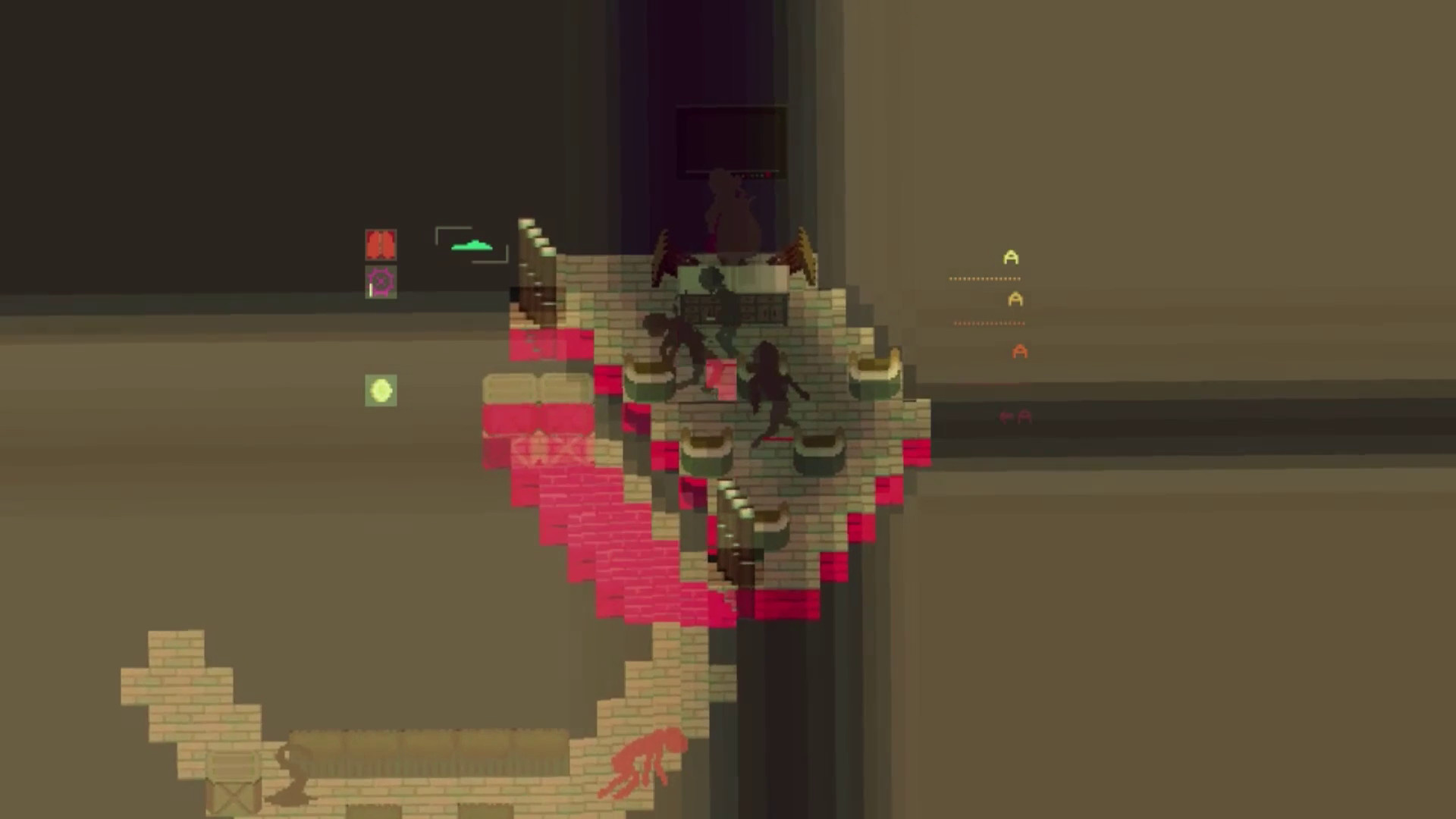1456x819 pixels.
Task: Expand the second dotted progress track
Action: pyautogui.click(x=988, y=323)
